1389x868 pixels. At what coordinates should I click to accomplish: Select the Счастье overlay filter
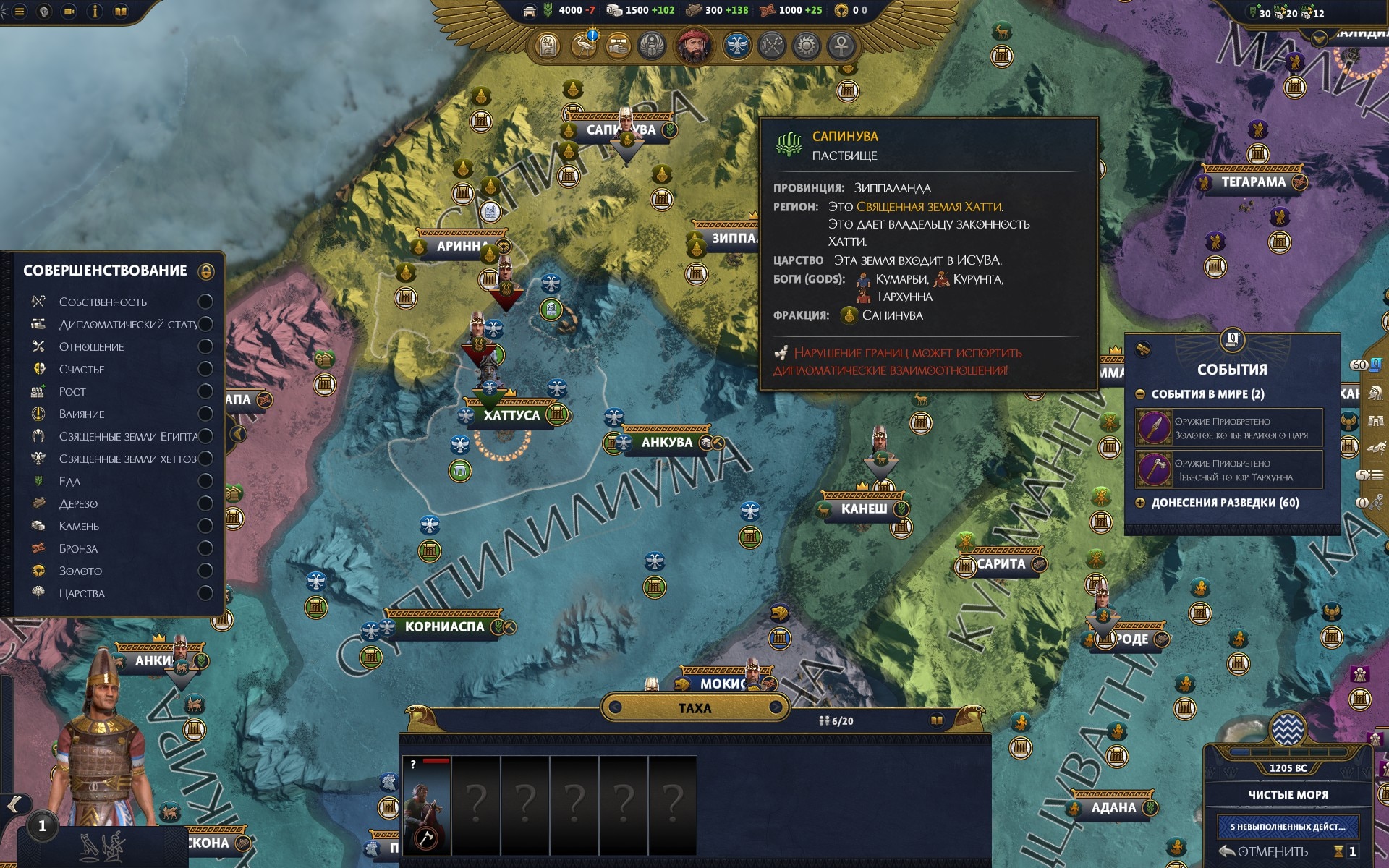pyautogui.click(x=205, y=369)
